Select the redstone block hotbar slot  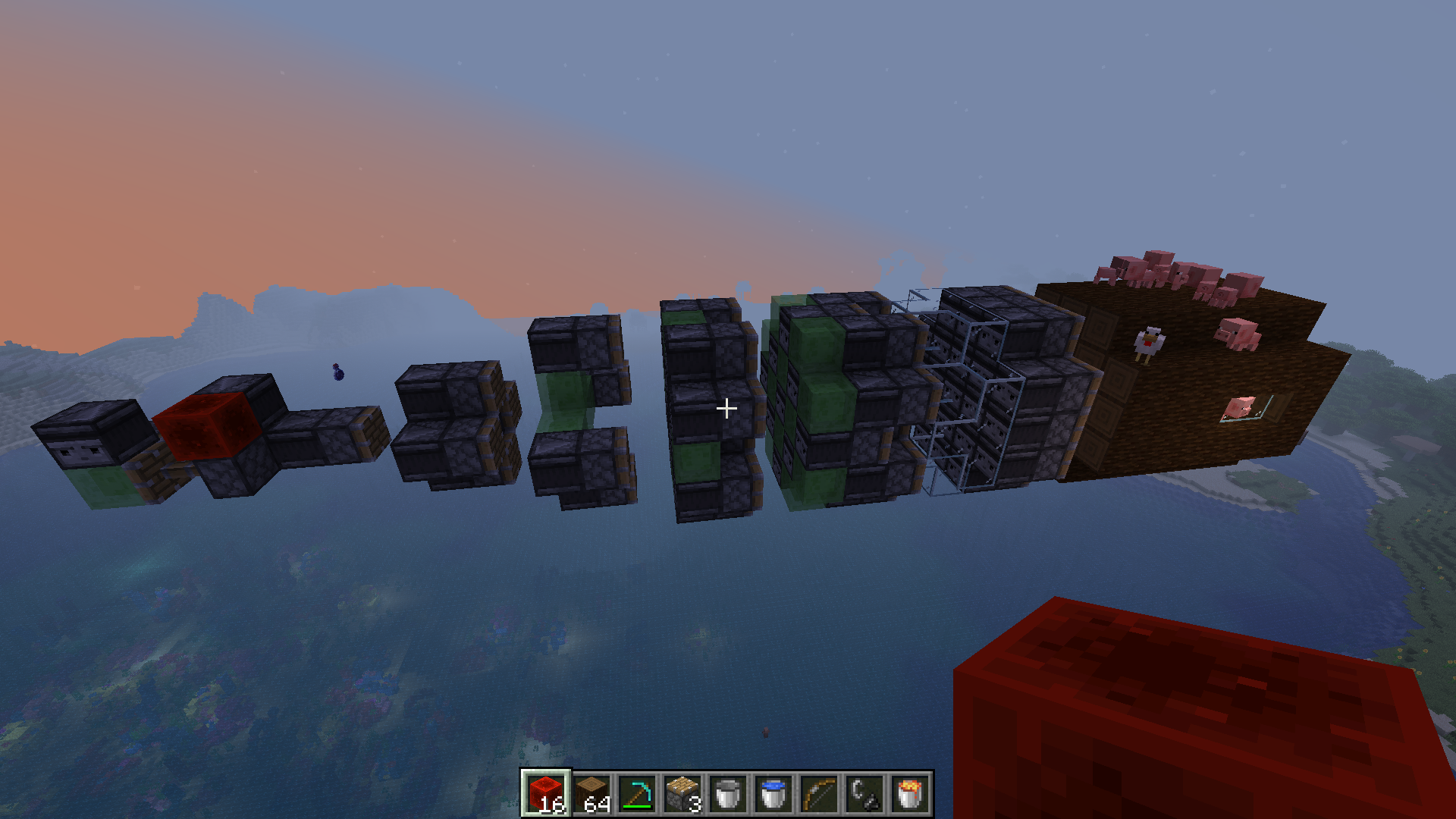pos(545,794)
